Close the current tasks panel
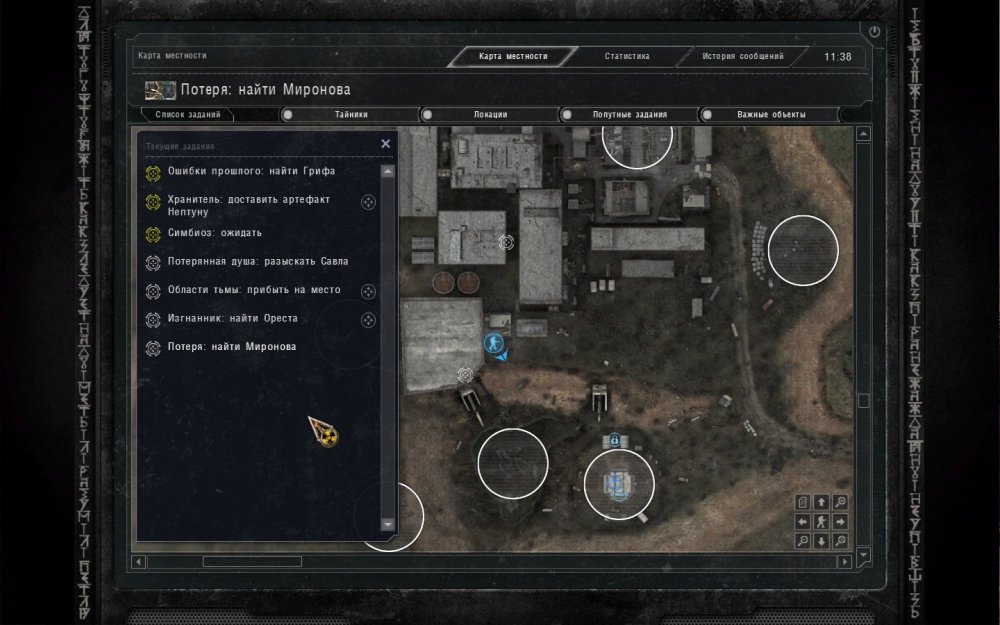 click(x=386, y=144)
